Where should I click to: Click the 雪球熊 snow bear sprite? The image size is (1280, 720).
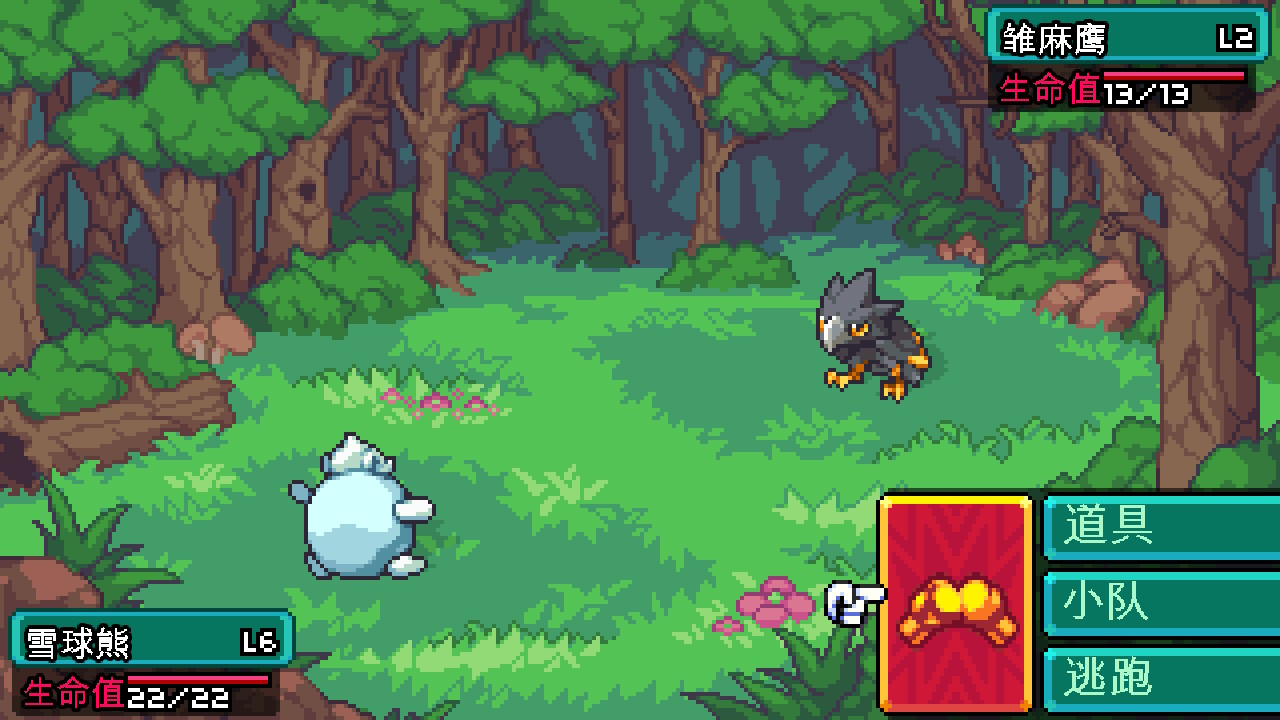360,510
